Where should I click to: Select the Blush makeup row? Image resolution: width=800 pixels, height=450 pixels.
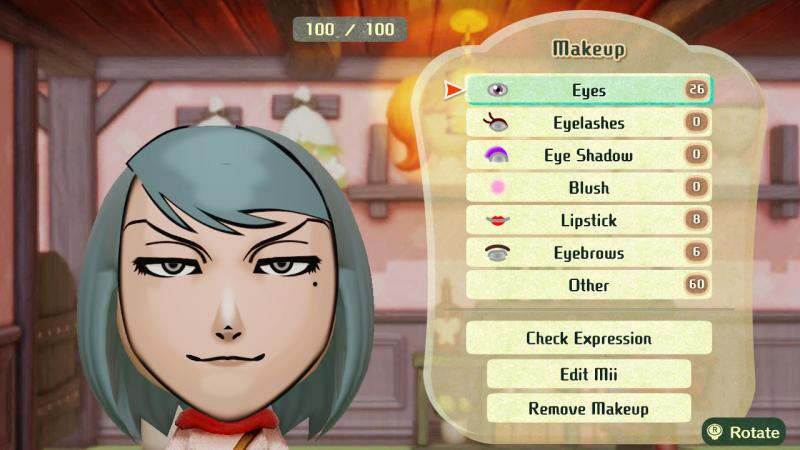[589, 187]
